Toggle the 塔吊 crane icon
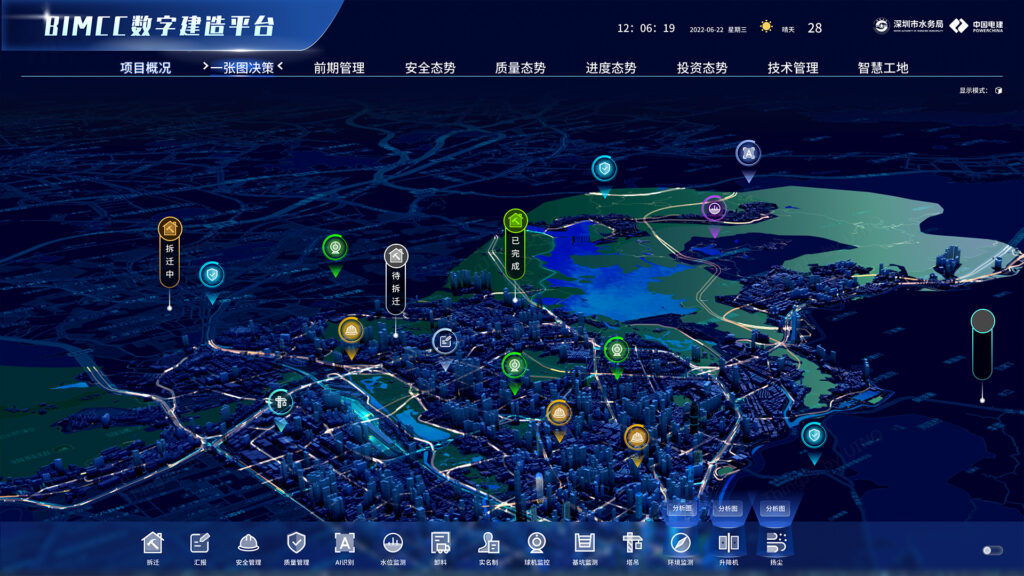 632,543
